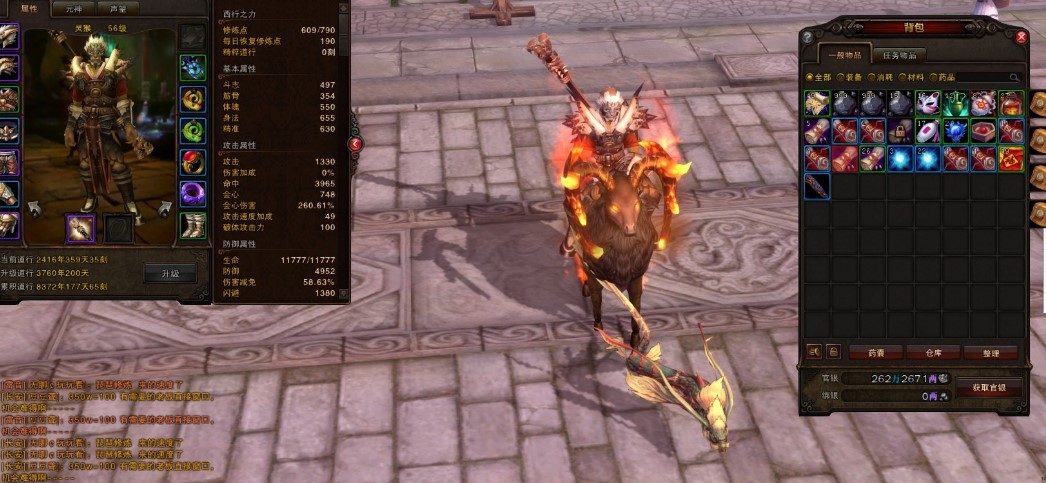Open the 元神 tab in character panel
Viewport: 1046px width, 483px height.
click(75, 7)
